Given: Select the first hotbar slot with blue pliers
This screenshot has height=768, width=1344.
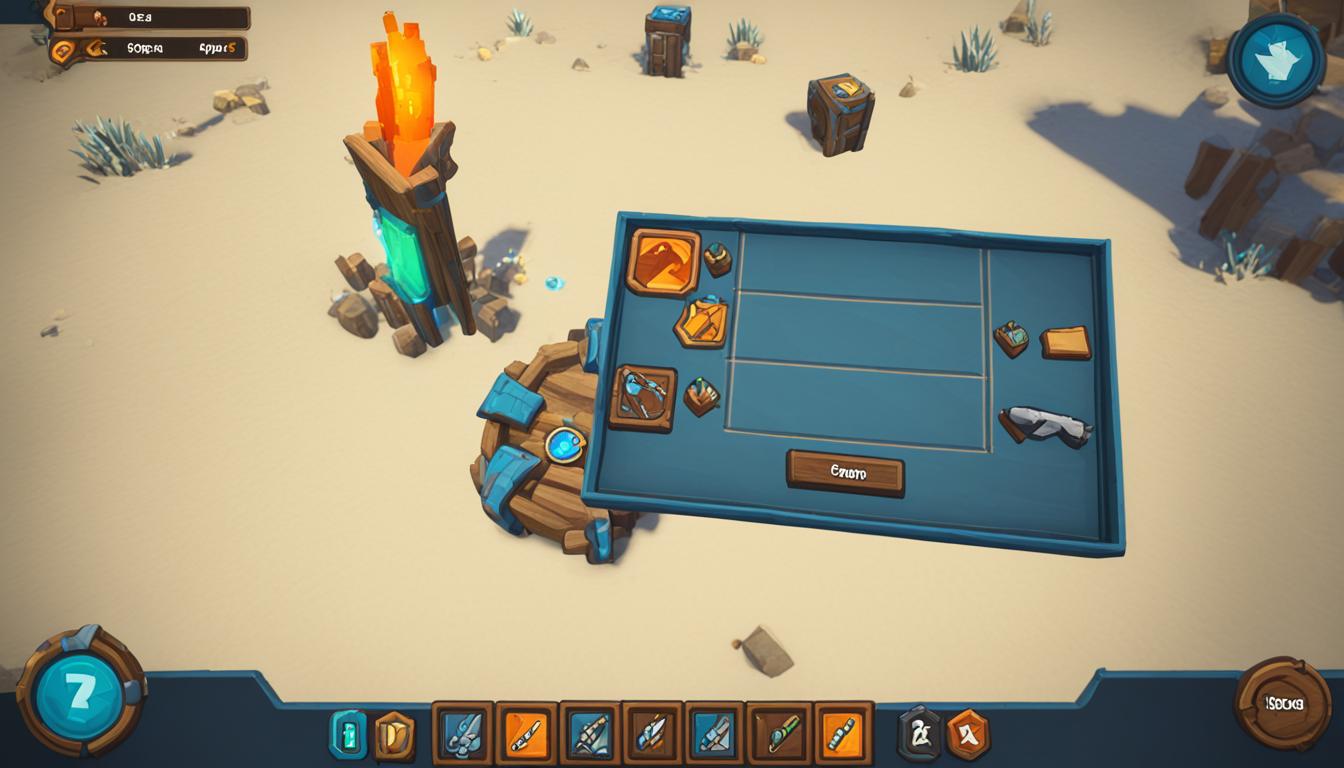Looking at the screenshot, I should pos(462,734).
